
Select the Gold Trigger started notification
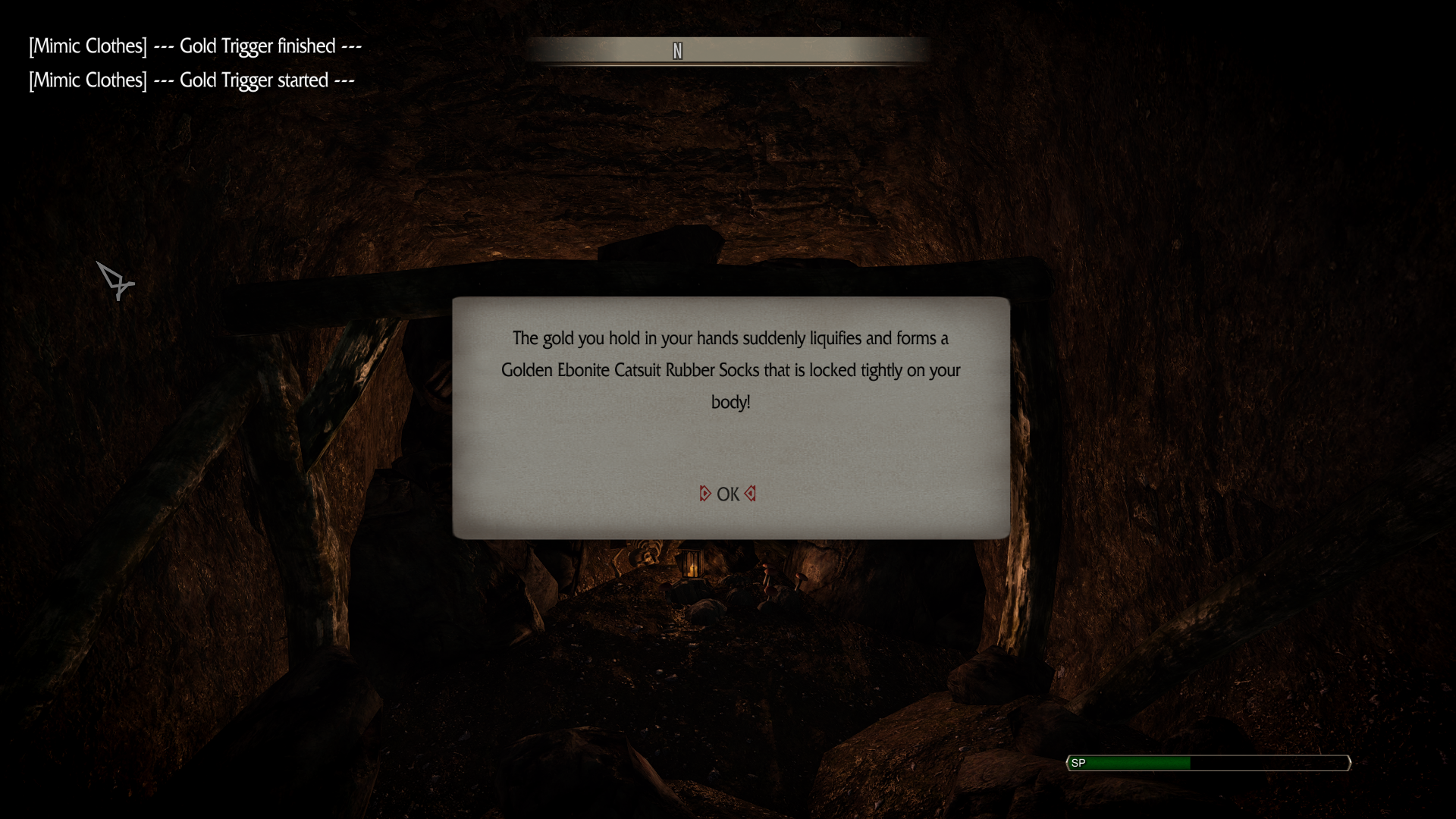(190, 80)
